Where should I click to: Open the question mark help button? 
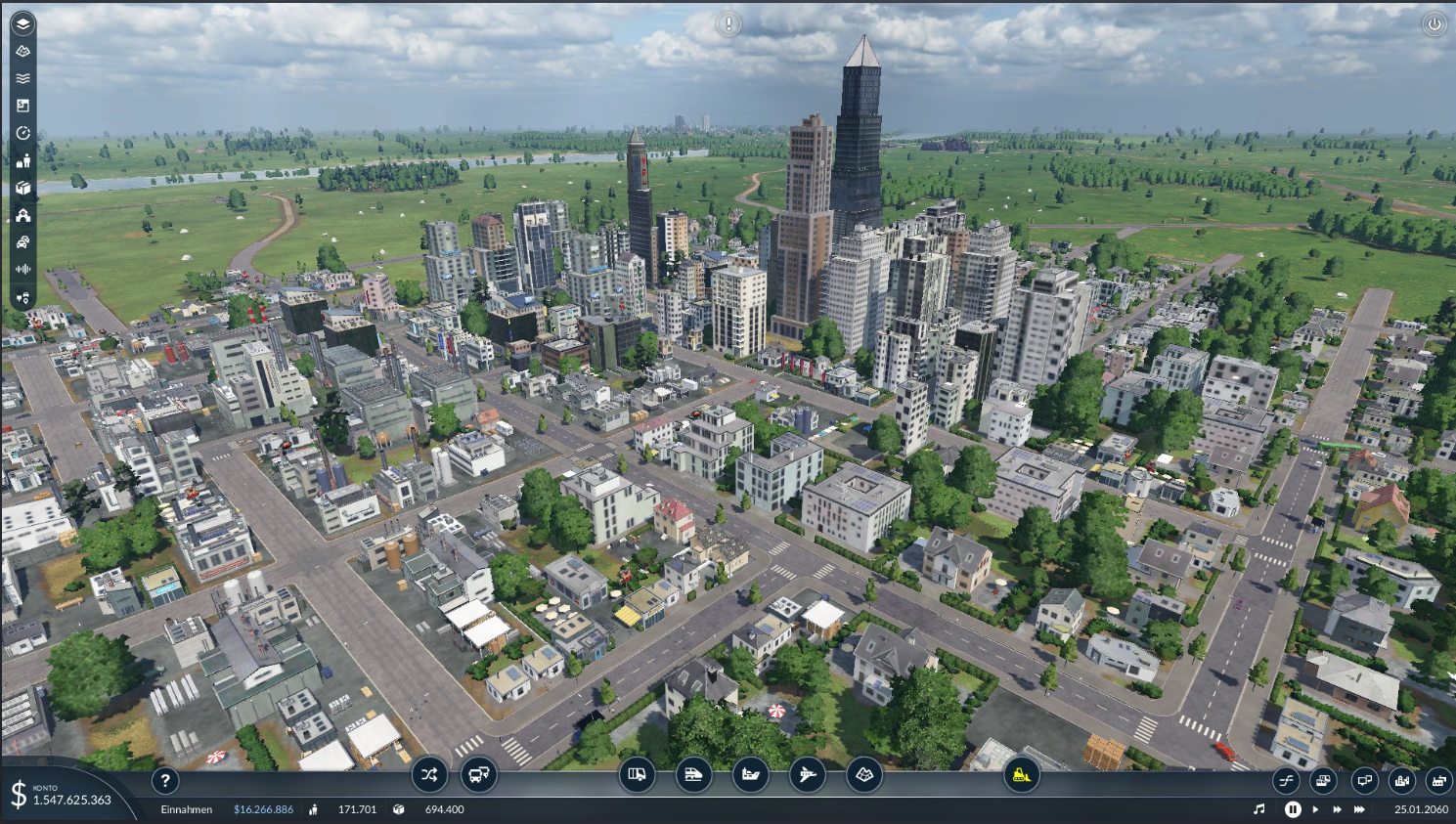click(165, 780)
